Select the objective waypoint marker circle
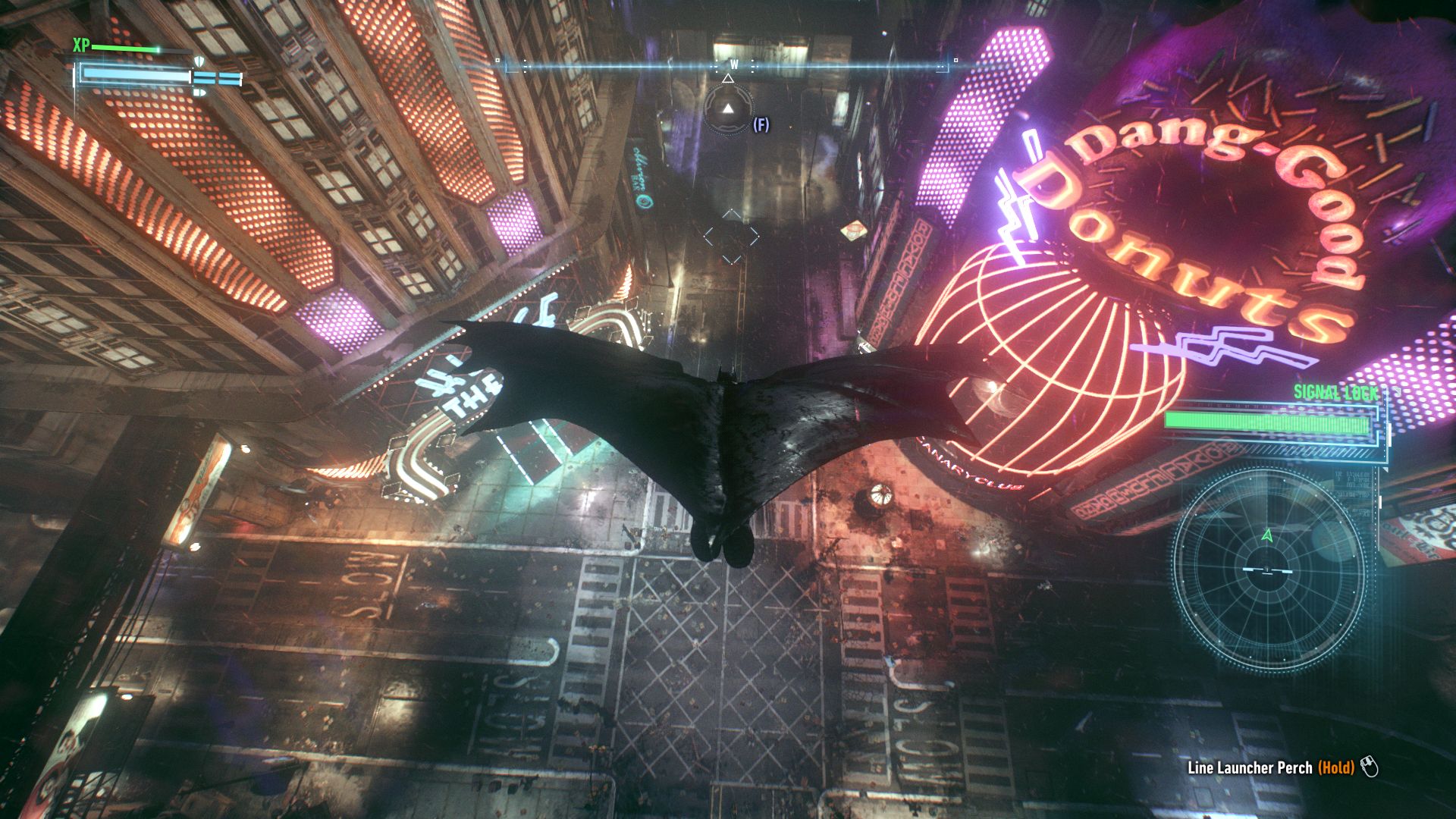Screen dimensions: 1456x819 728,110
